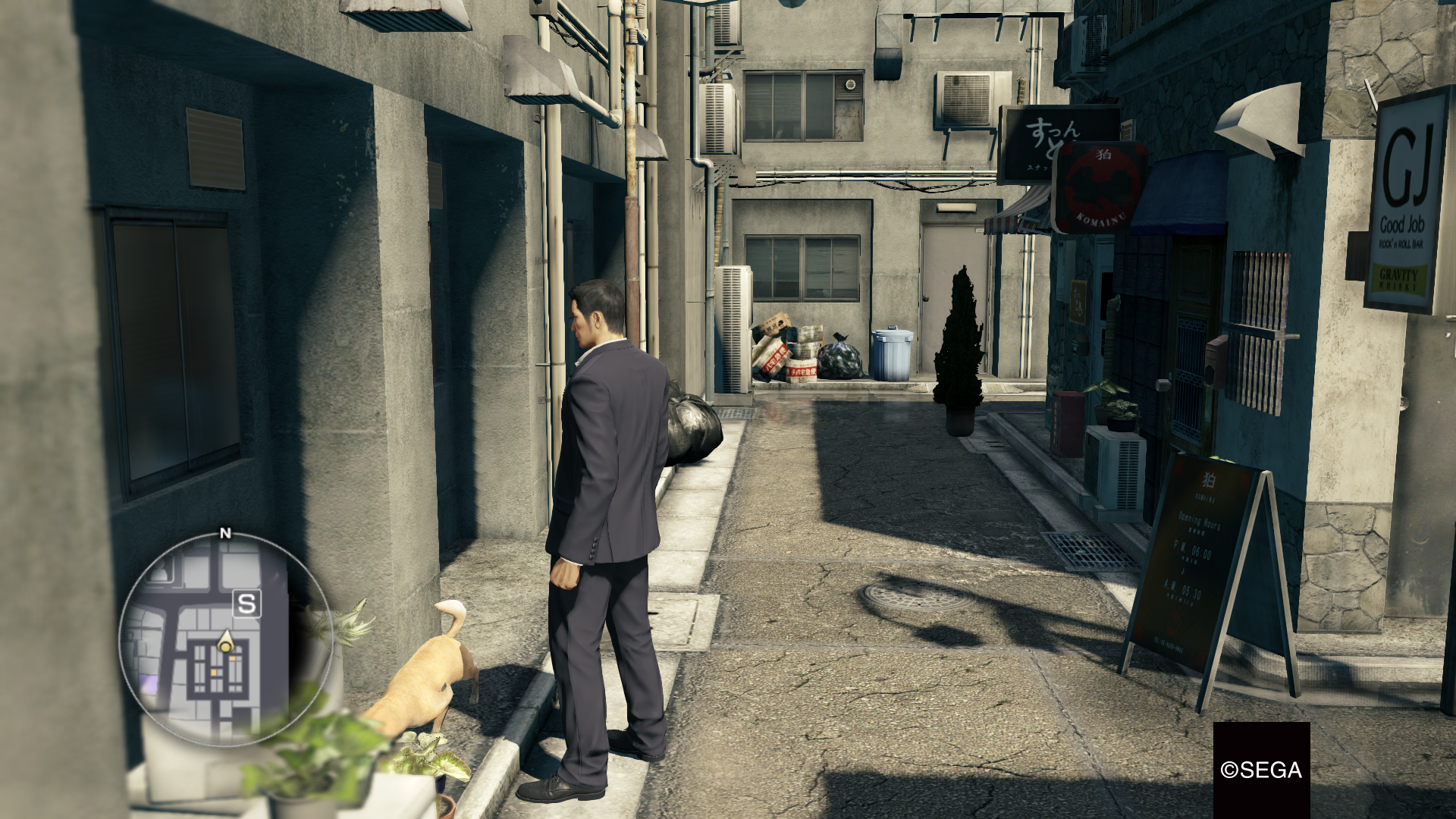Click the player arrow marker on the minimap
The width and height of the screenshot is (1456, 819).
click(226, 639)
